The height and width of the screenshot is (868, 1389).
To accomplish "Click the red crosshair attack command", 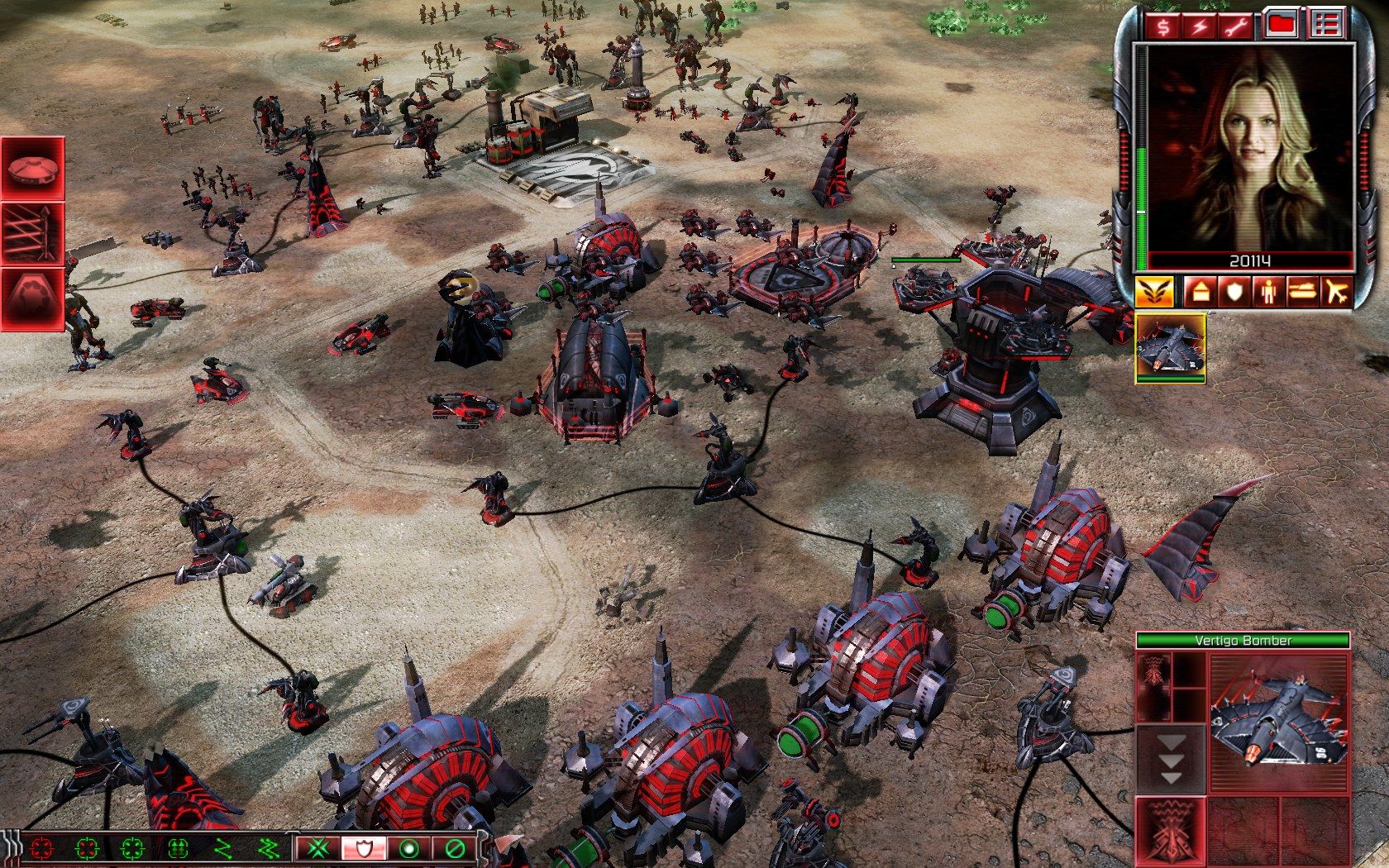I will (x=41, y=849).
